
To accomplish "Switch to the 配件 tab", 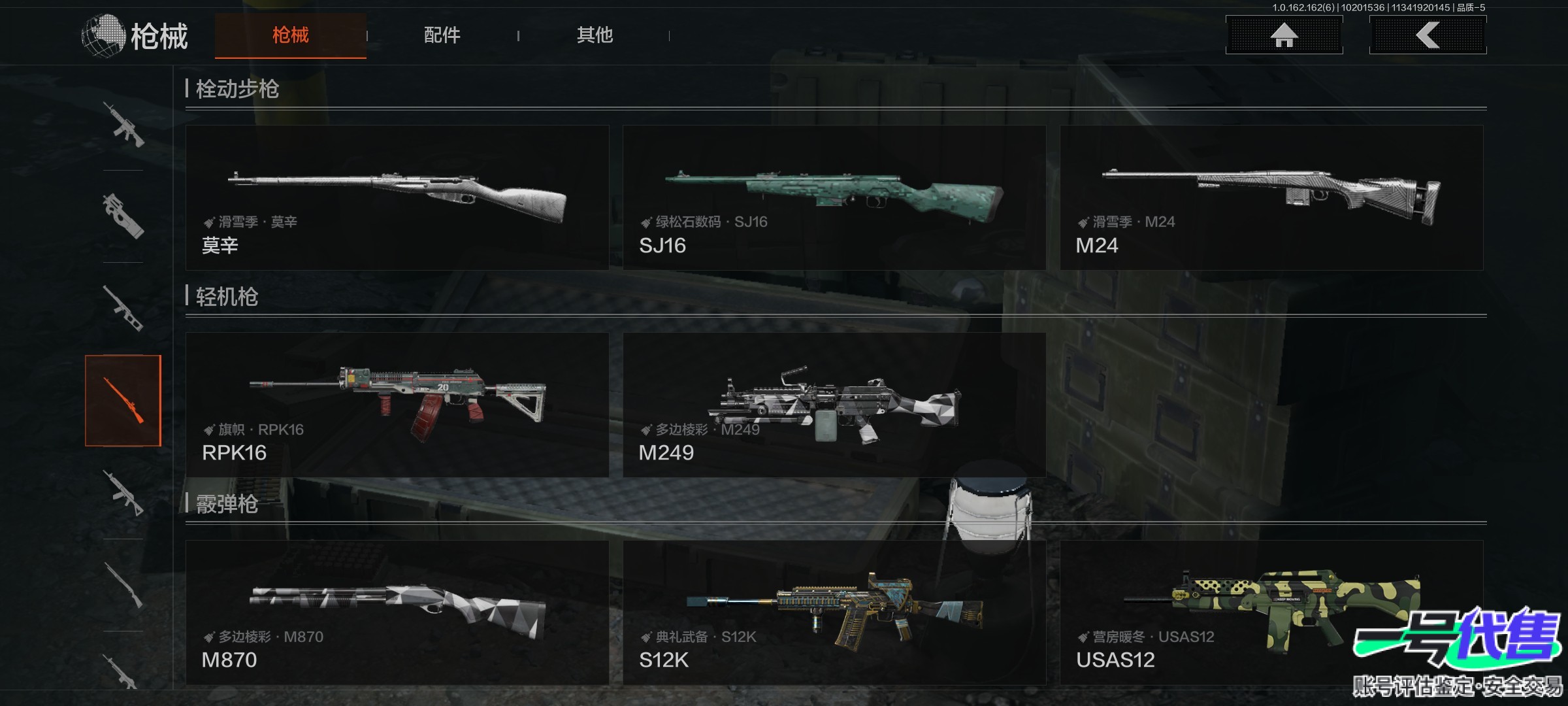I will pyautogui.click(x=442, y=35).
